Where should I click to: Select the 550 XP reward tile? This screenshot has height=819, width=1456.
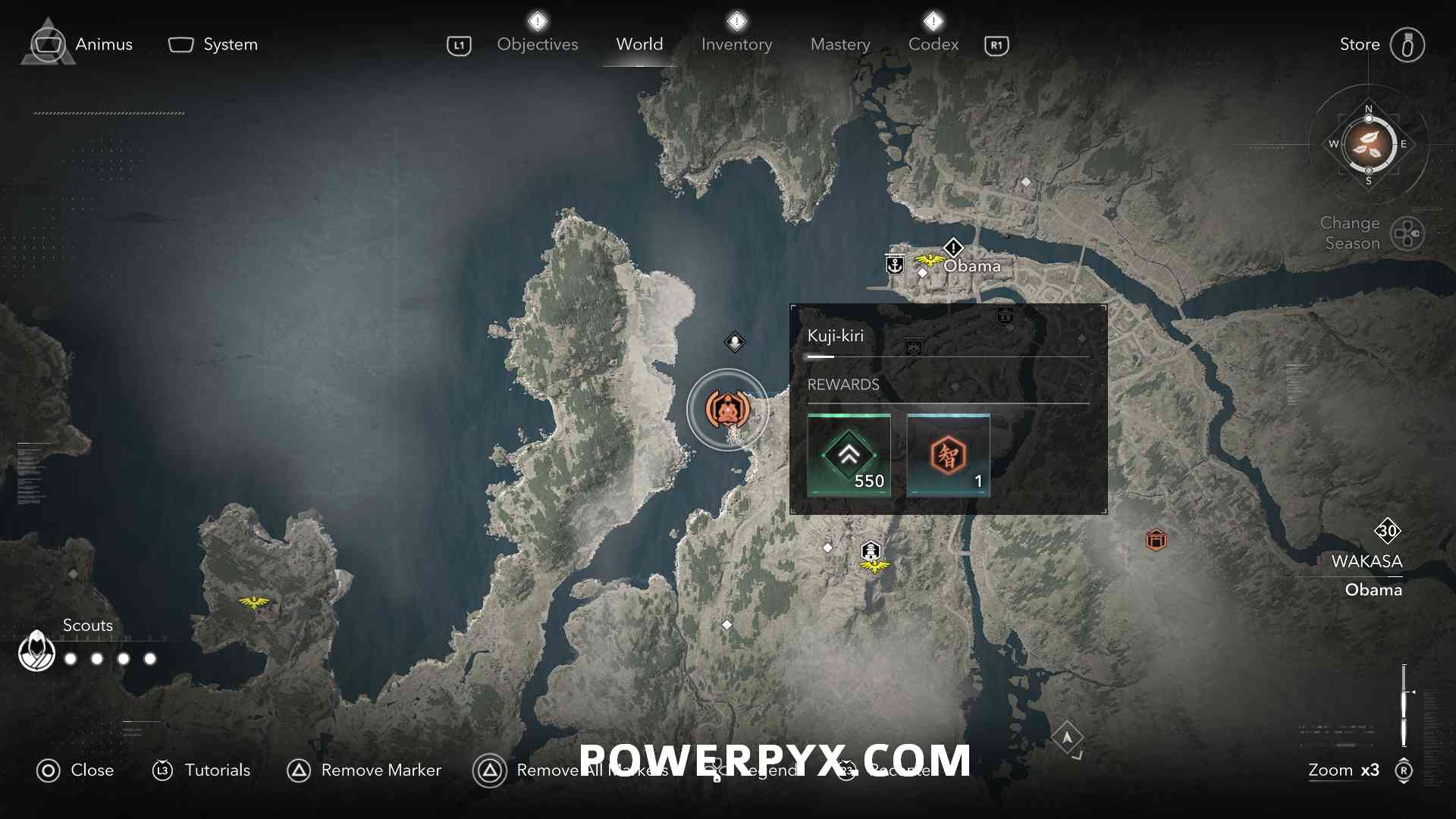click(x=849, y=455)
